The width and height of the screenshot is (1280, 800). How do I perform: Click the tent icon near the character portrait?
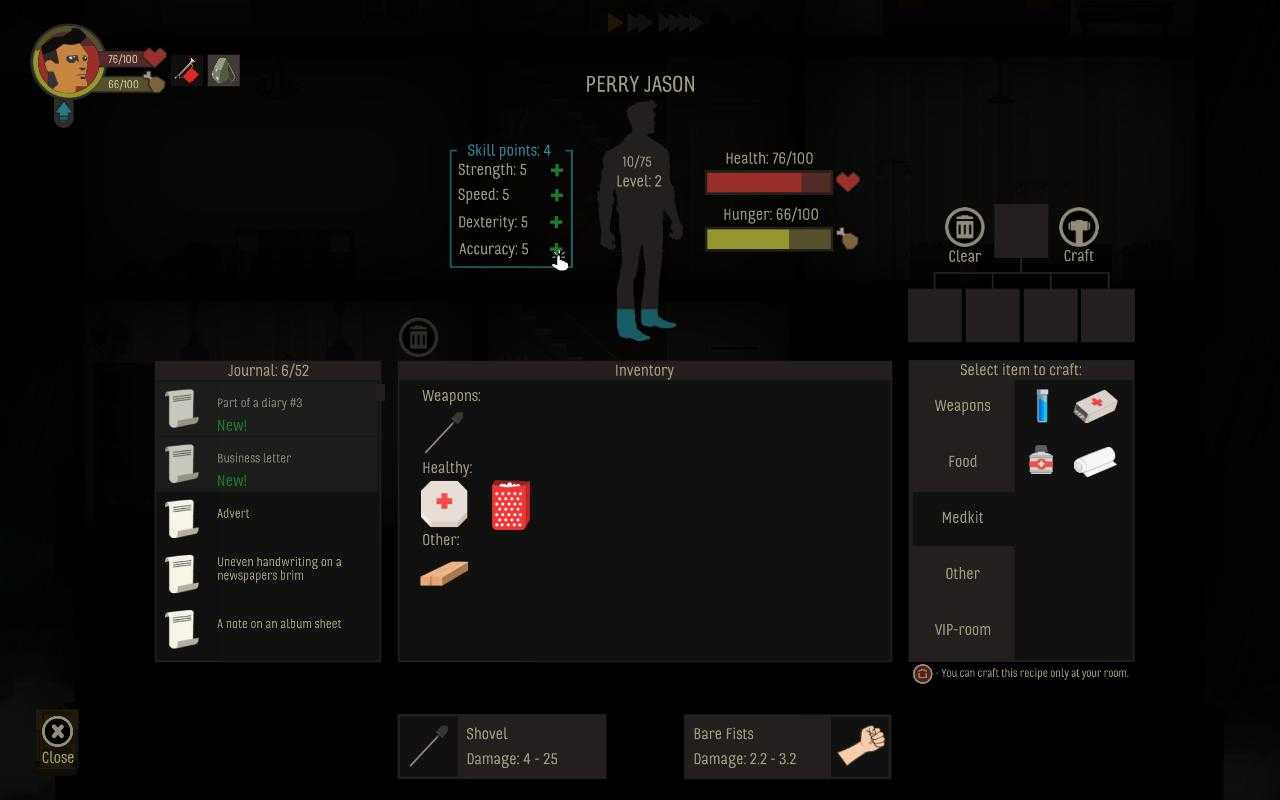click(223, 70)
